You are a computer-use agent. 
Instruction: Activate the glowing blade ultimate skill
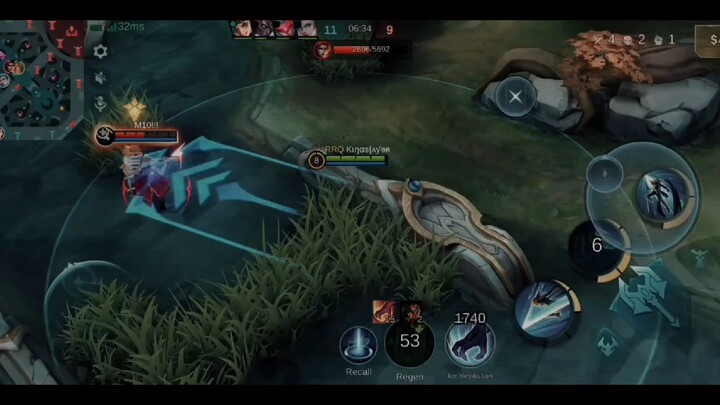pos(664,193)
